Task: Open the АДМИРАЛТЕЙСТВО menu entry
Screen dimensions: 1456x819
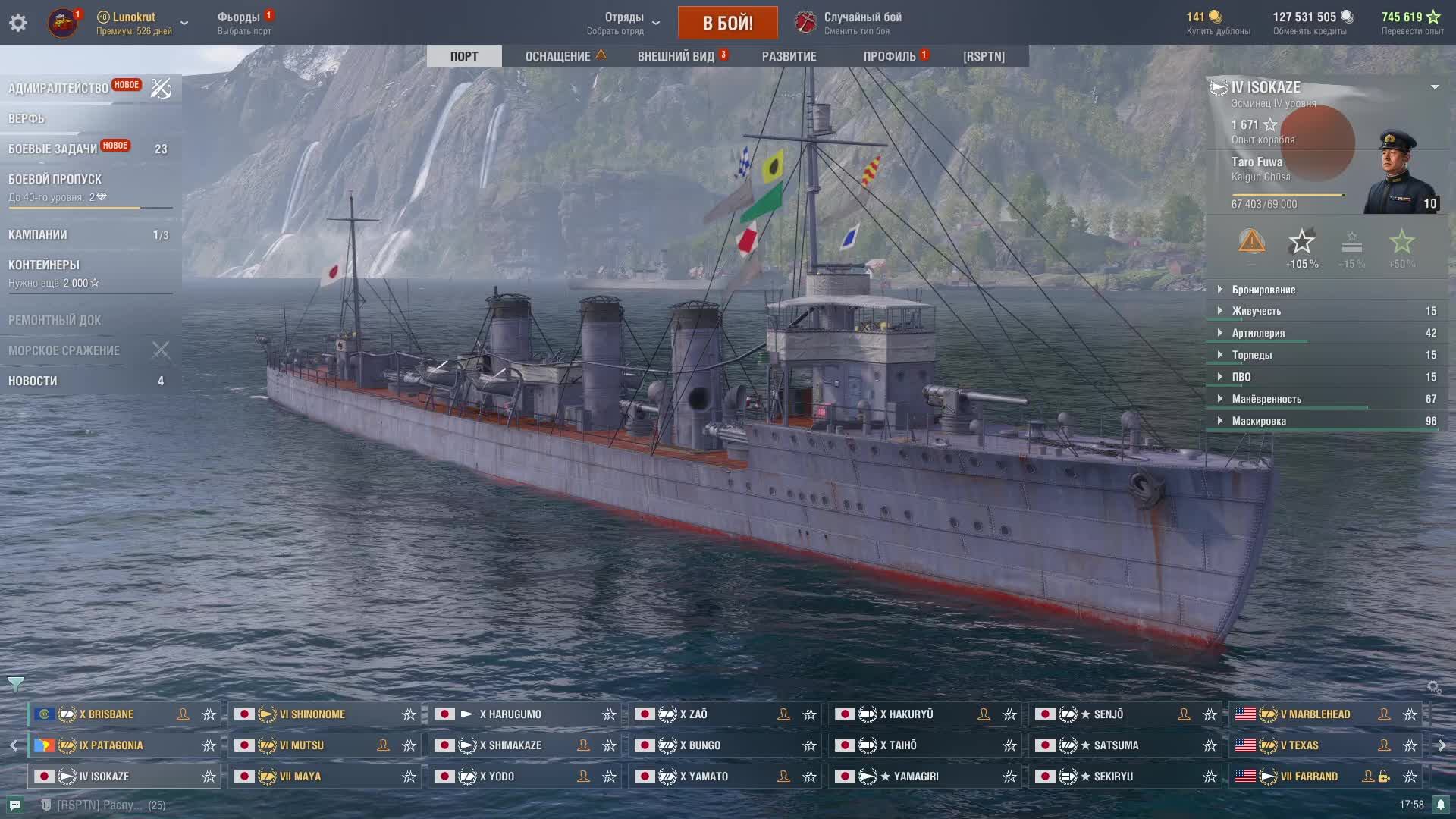Action: (x=59, y=88)
